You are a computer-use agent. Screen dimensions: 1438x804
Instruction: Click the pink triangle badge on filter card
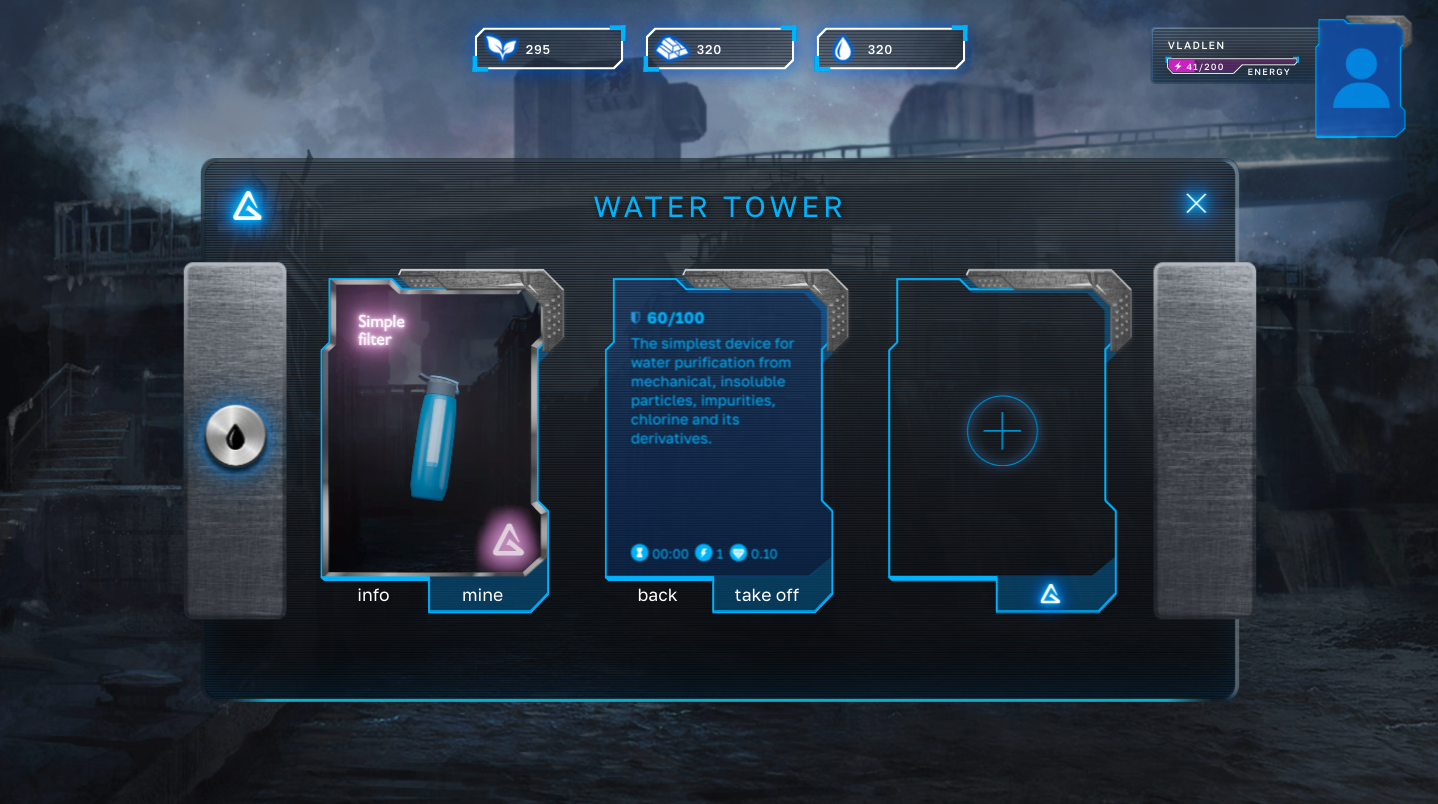point(509,540)
